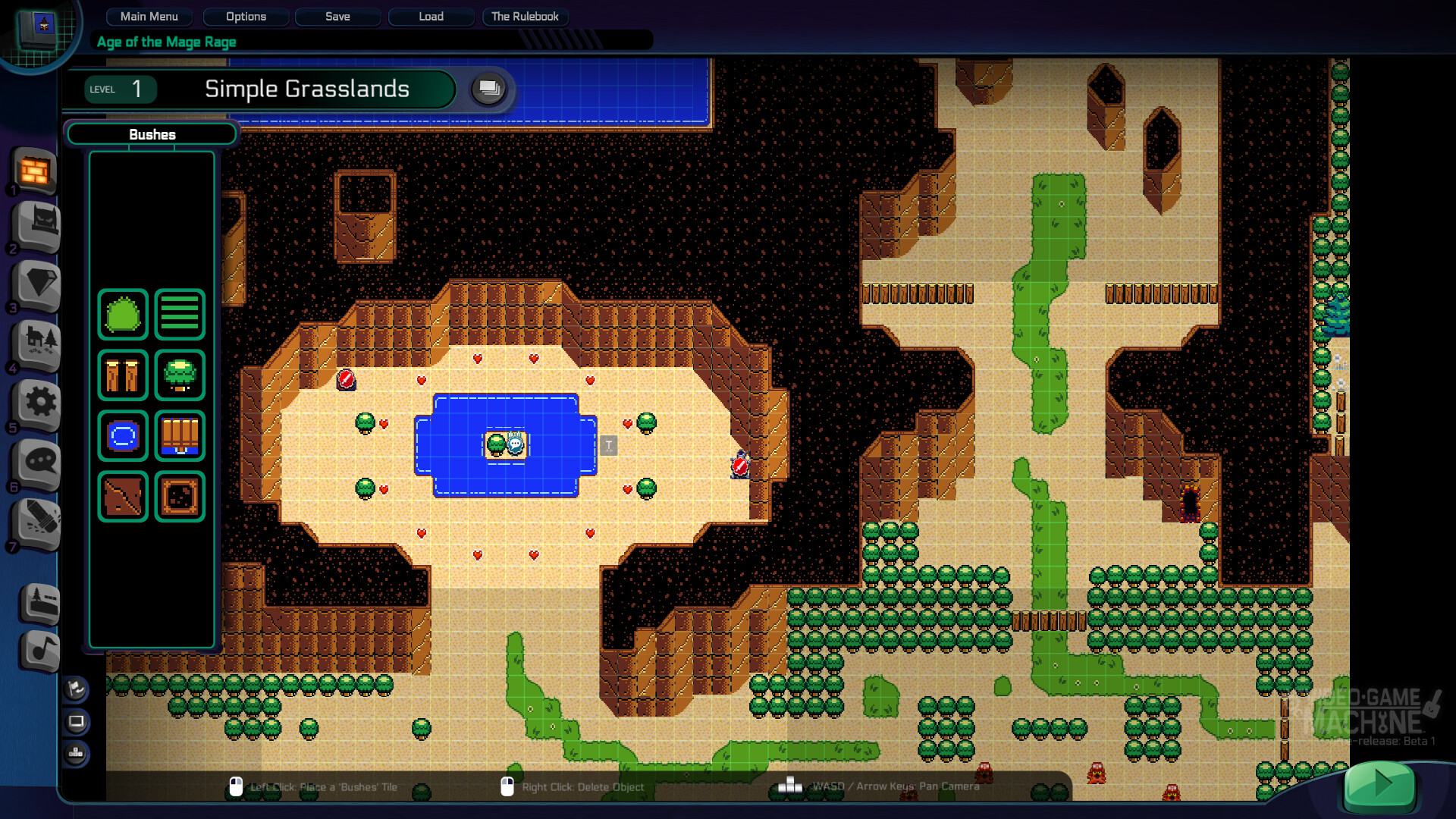Open The Rulebook
Viewport: 1456px width, 819px height.
(x=525, y=17)
